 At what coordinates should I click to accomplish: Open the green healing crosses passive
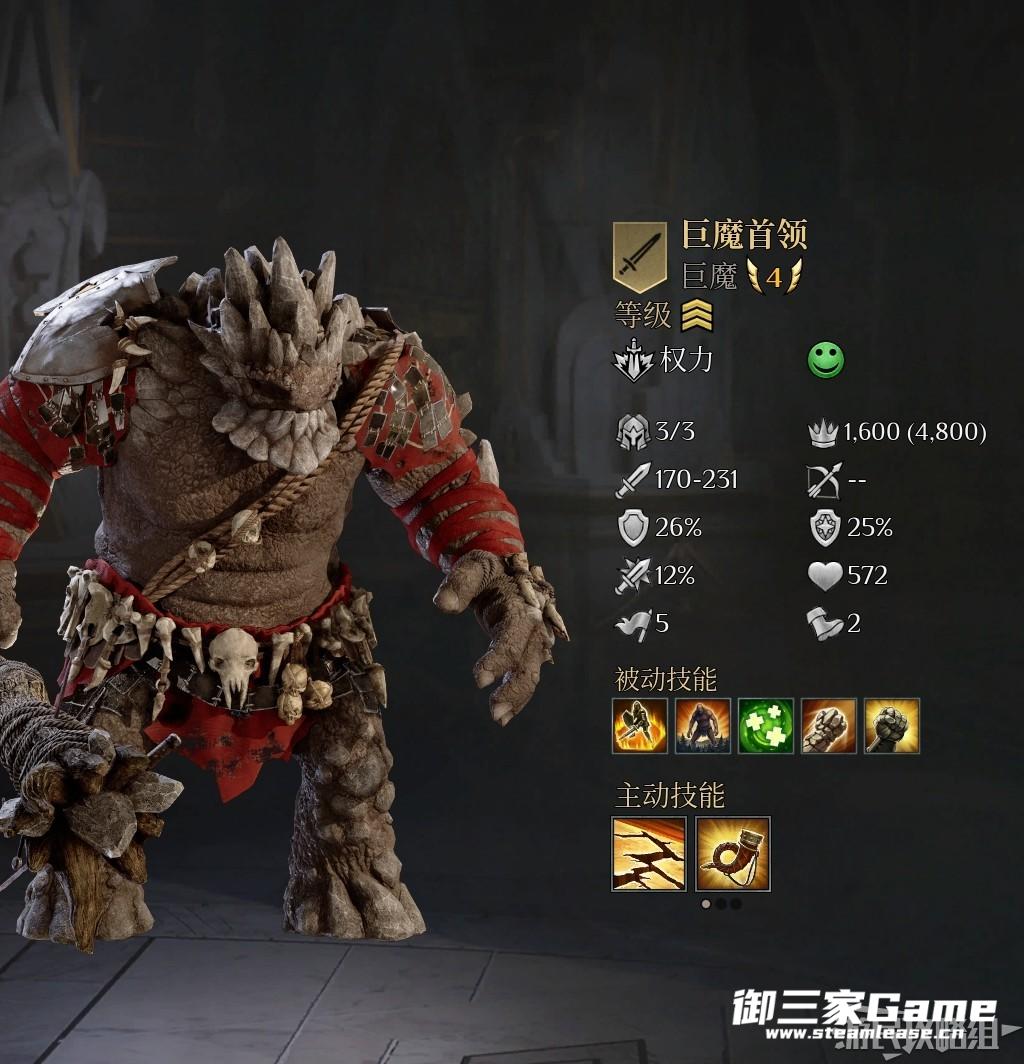[766, 726]
